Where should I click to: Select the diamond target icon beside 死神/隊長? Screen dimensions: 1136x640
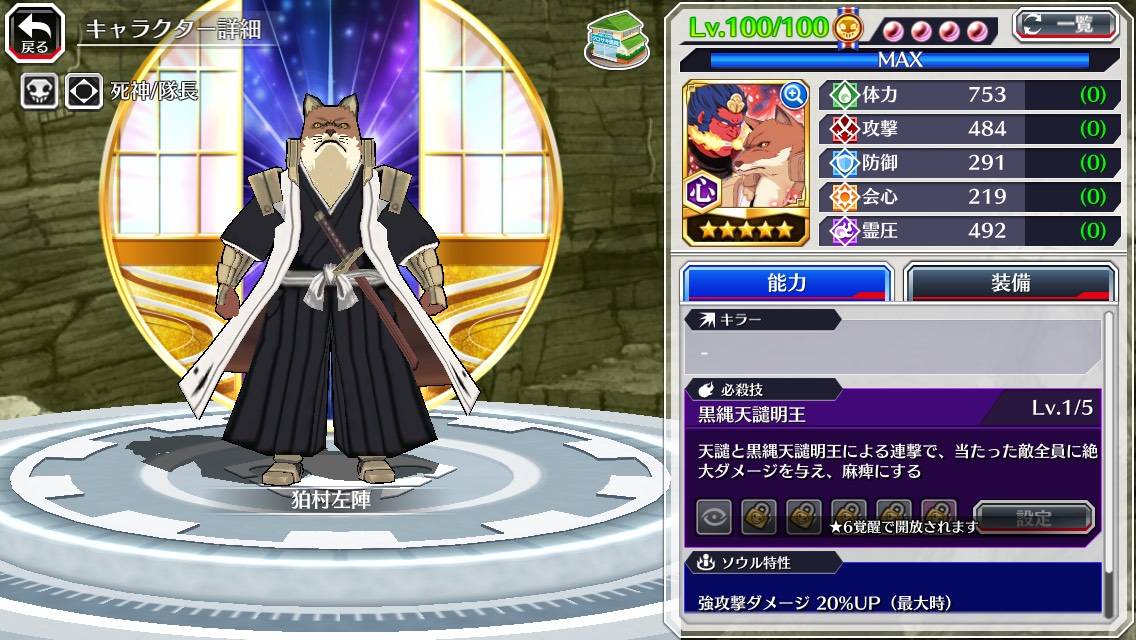point(84,91)
